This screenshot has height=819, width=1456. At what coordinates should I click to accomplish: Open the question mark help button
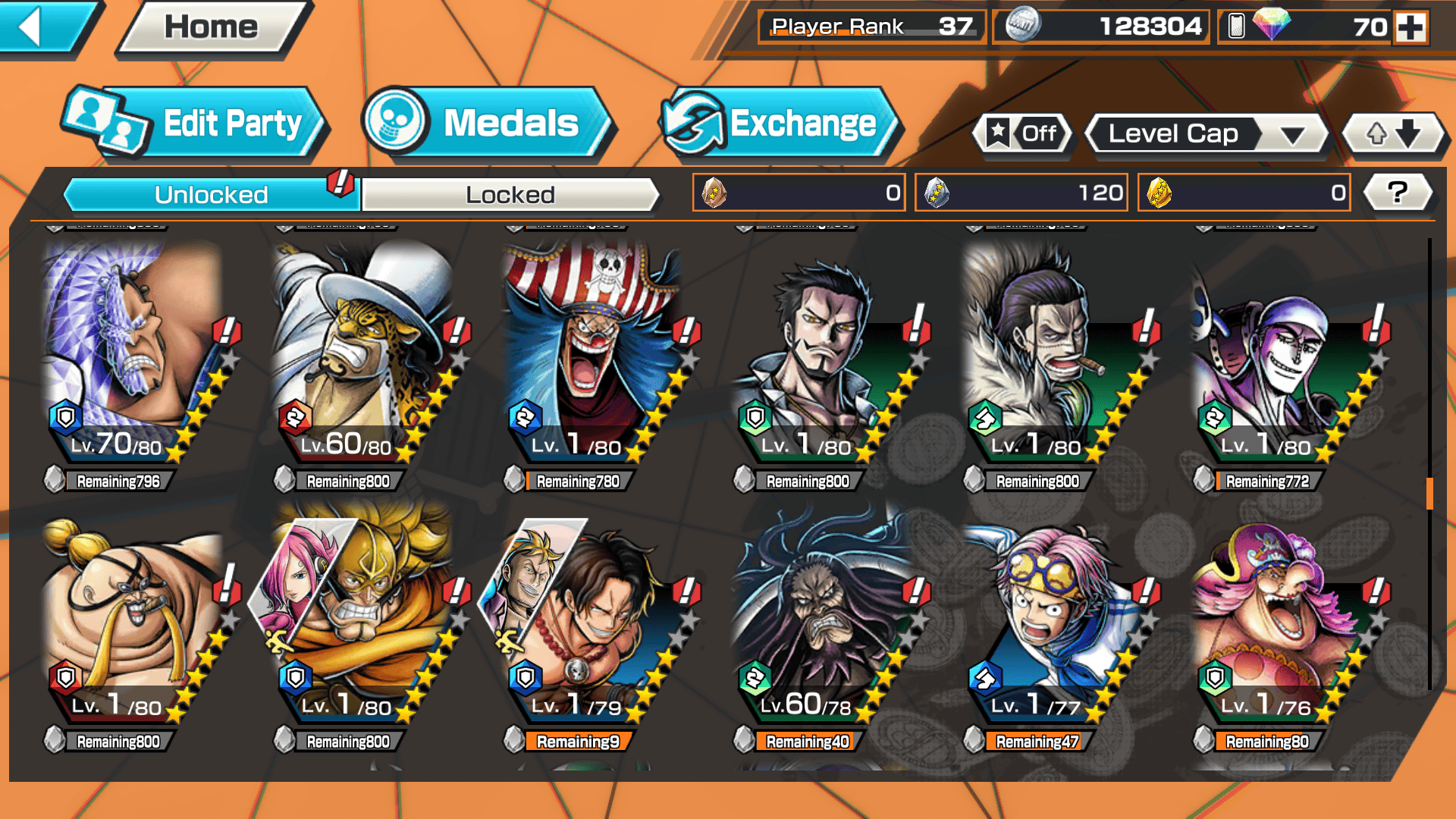point(1398,193)
